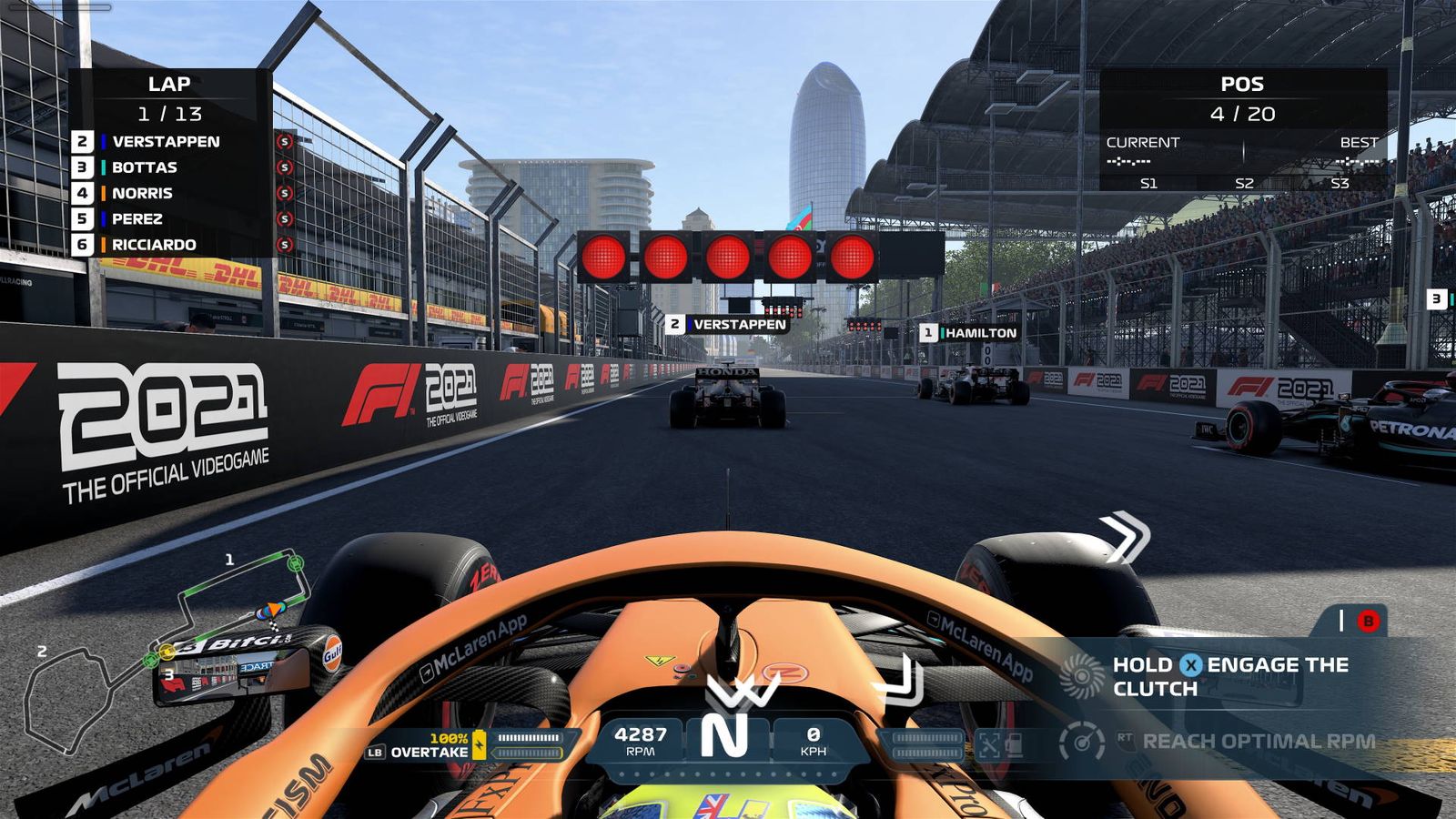
Task: Toggle the center starting light
Action: pyautogui.click(x=728, y=255)
